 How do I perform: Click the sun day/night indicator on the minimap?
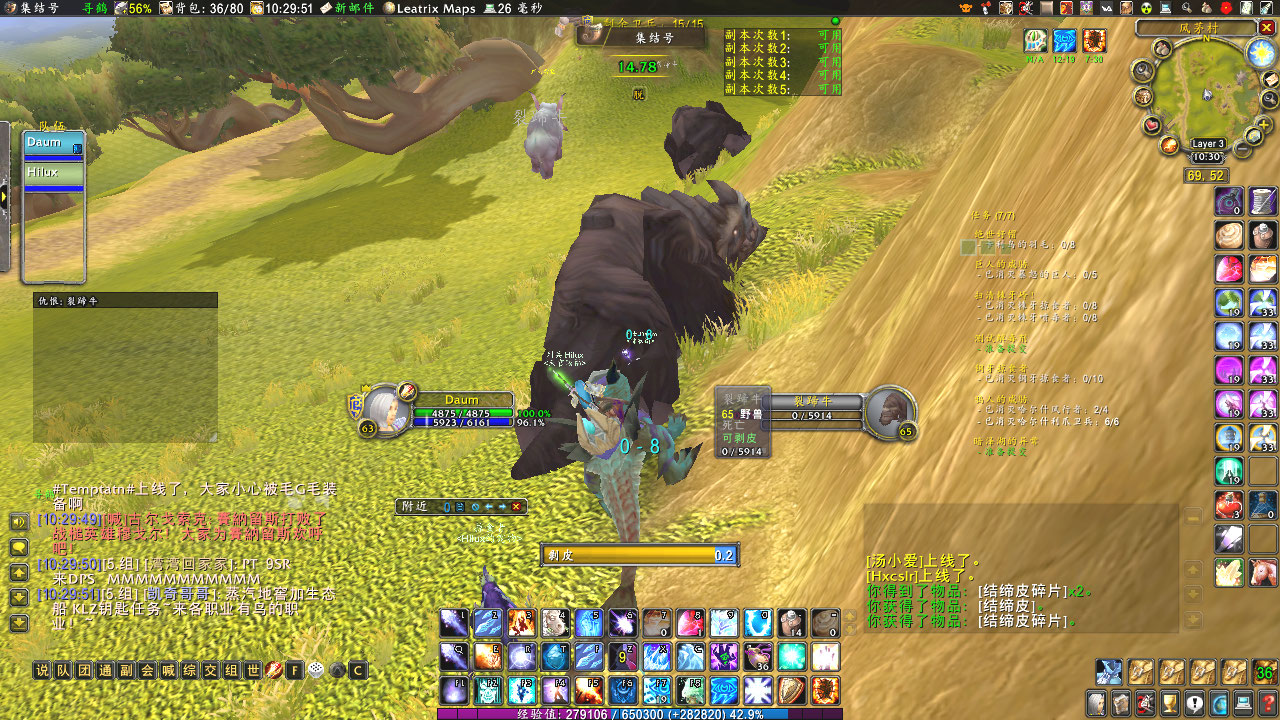coord(1260,52)
